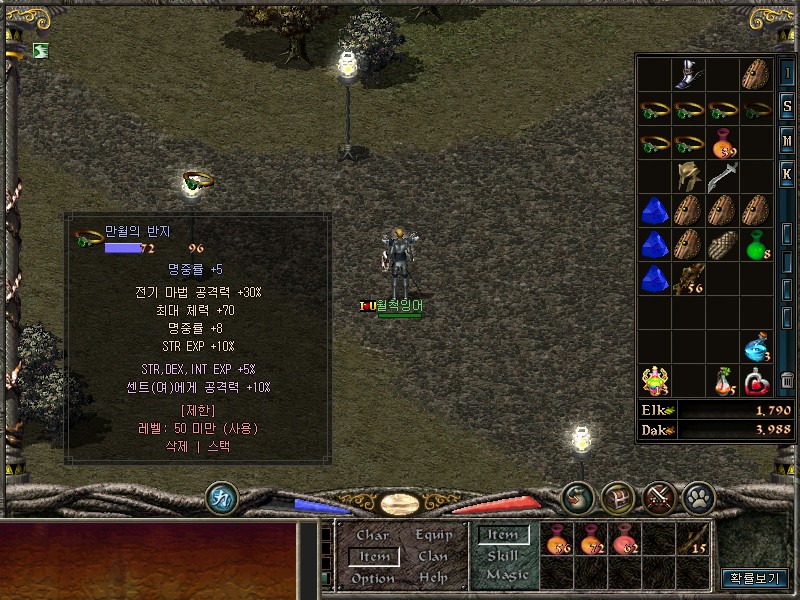
Task: Open the Equip menu
Action: 433,536
